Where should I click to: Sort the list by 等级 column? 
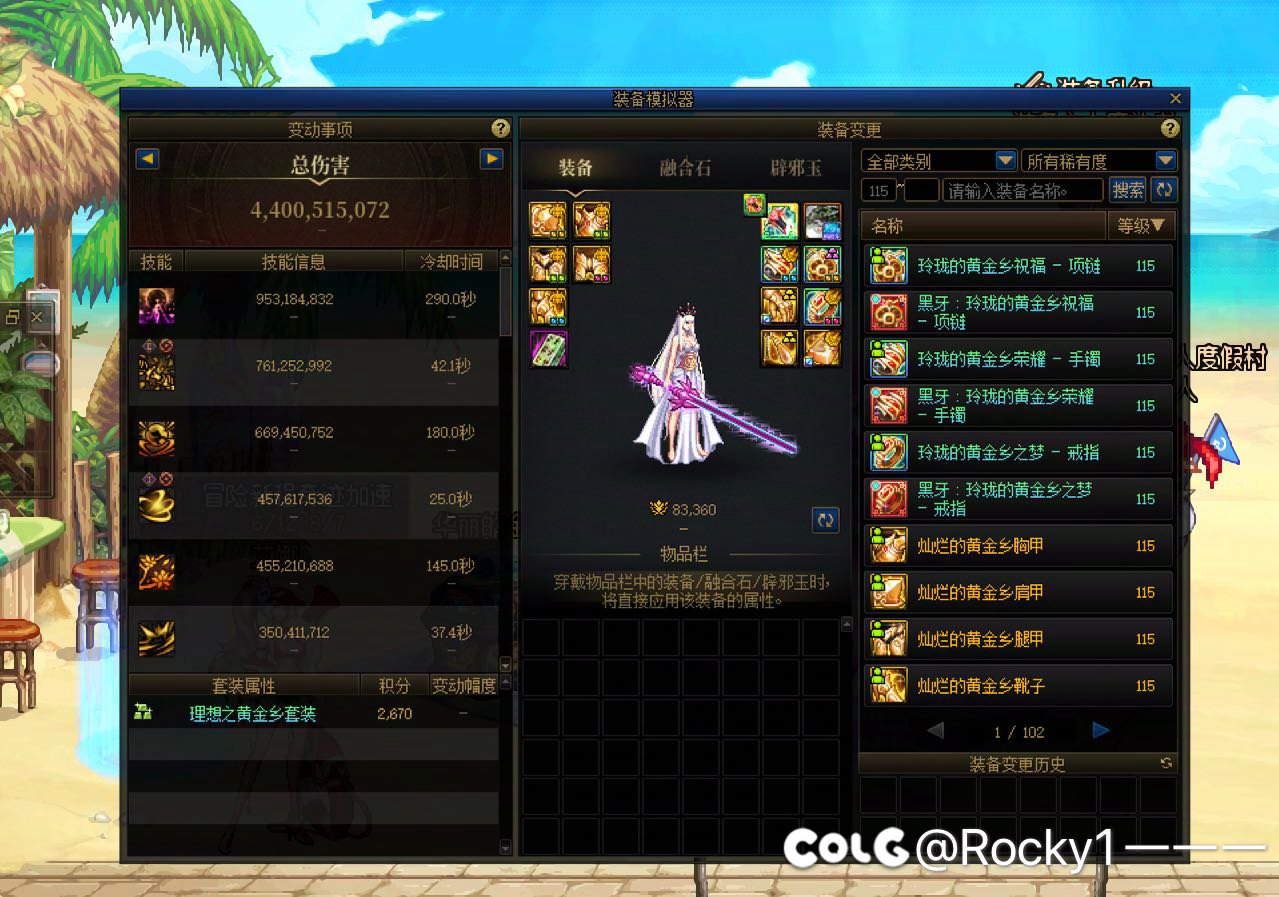(x=1141, y=226)
